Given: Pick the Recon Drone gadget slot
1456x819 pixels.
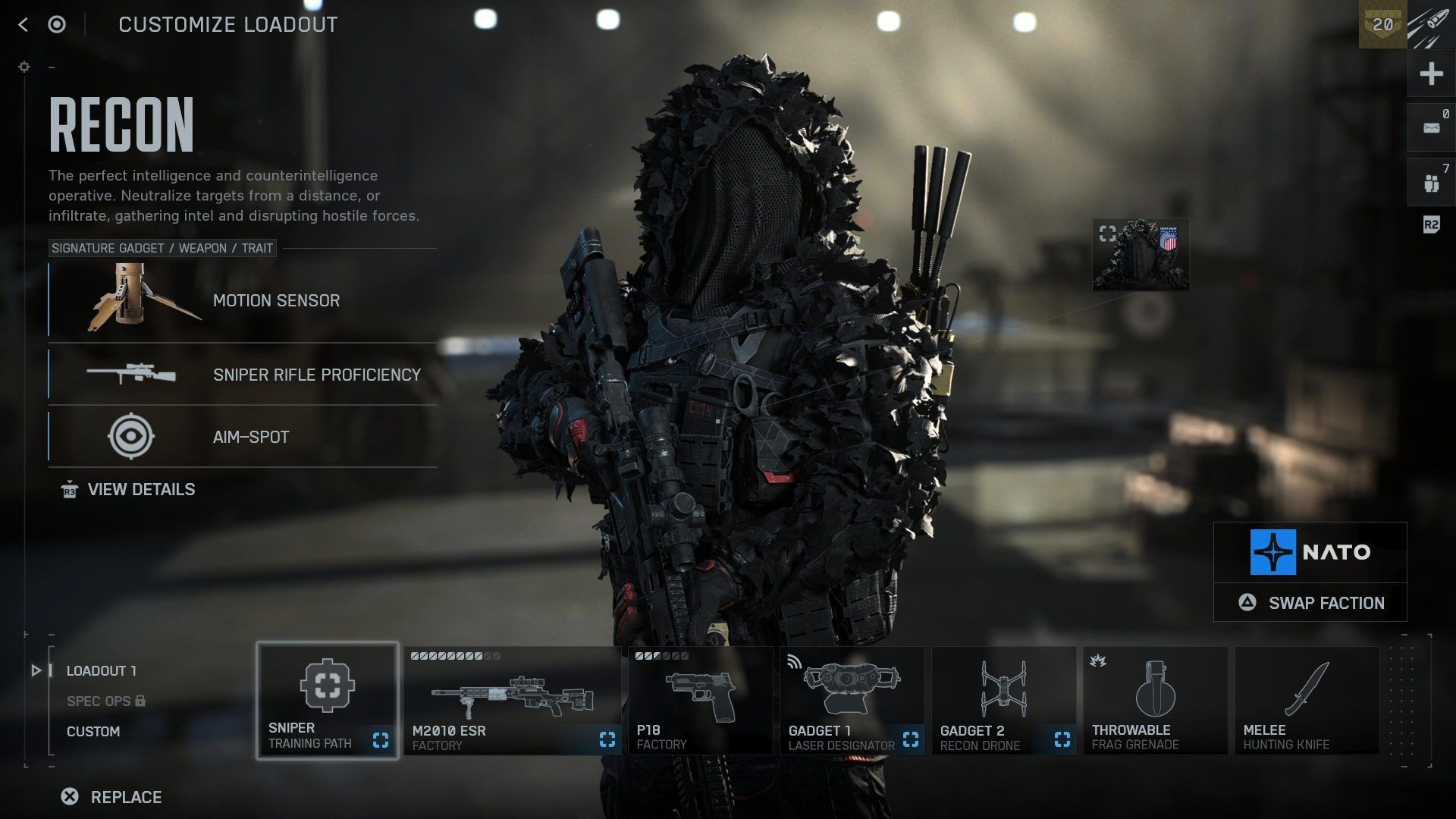Looking at the screenshot, I should click(x=1003, y=701).
